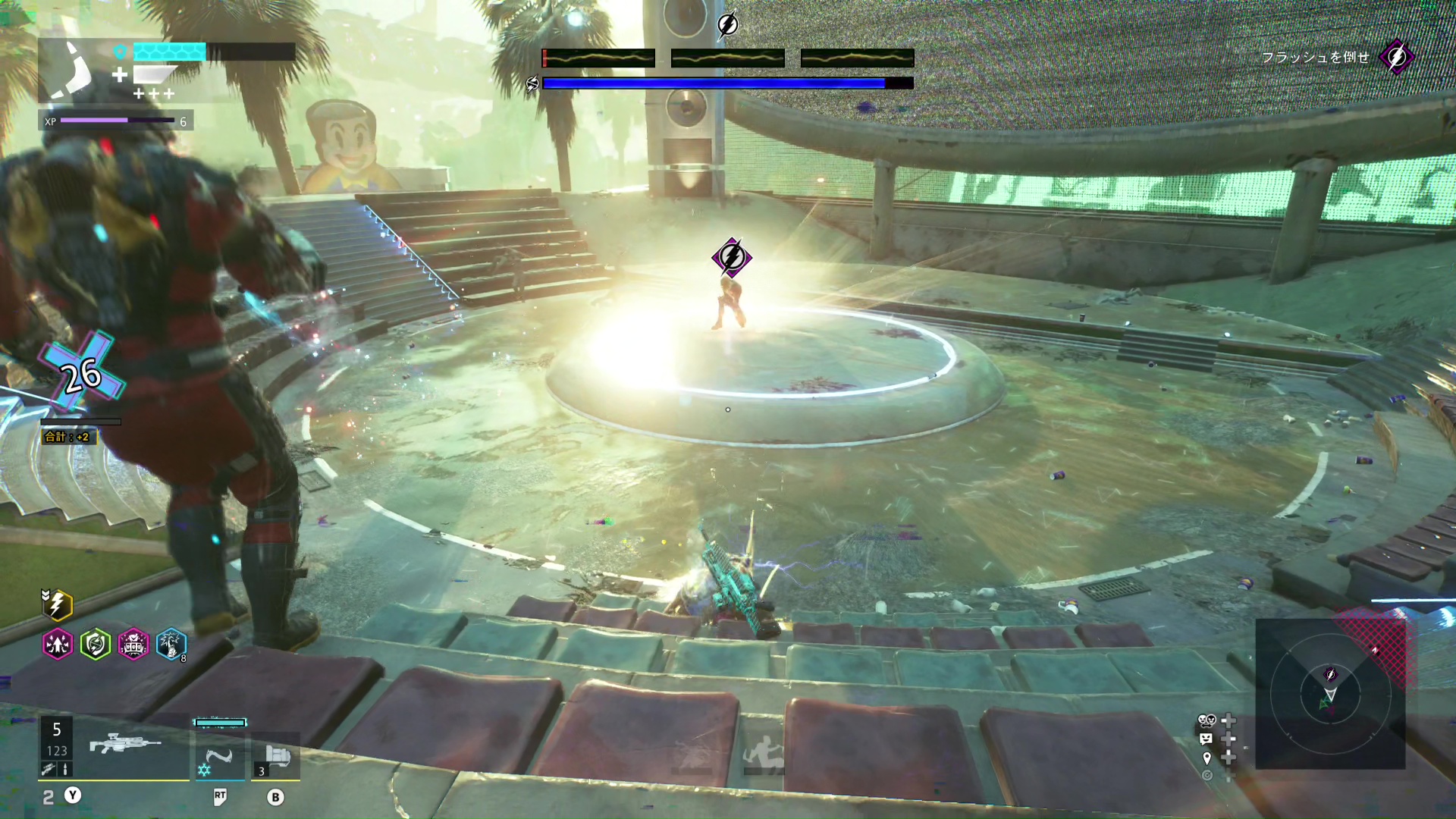Click the pink slot machine buff icon
1456x819 pixels.
click(133, 645)
